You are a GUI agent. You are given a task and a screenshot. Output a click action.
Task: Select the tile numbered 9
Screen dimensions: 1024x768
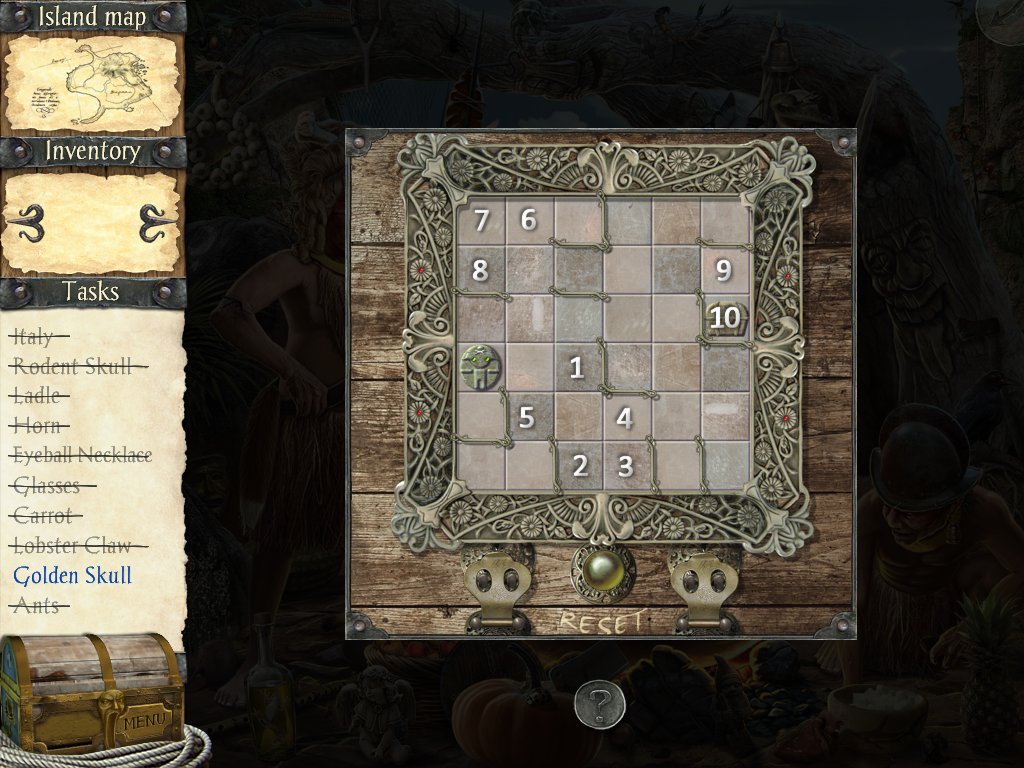click(724, 270)
